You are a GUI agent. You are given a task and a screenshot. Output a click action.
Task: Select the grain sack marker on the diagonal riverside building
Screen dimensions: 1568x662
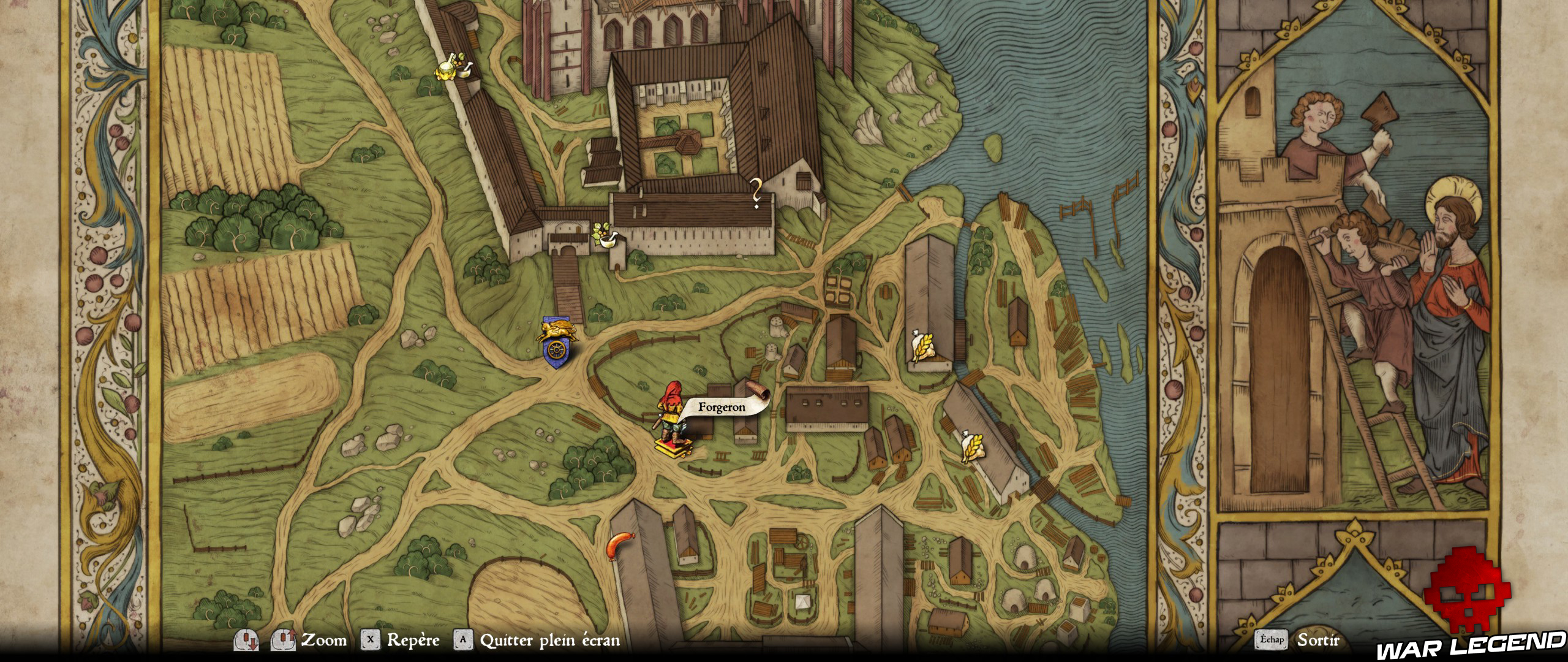(x=972, y=446)
